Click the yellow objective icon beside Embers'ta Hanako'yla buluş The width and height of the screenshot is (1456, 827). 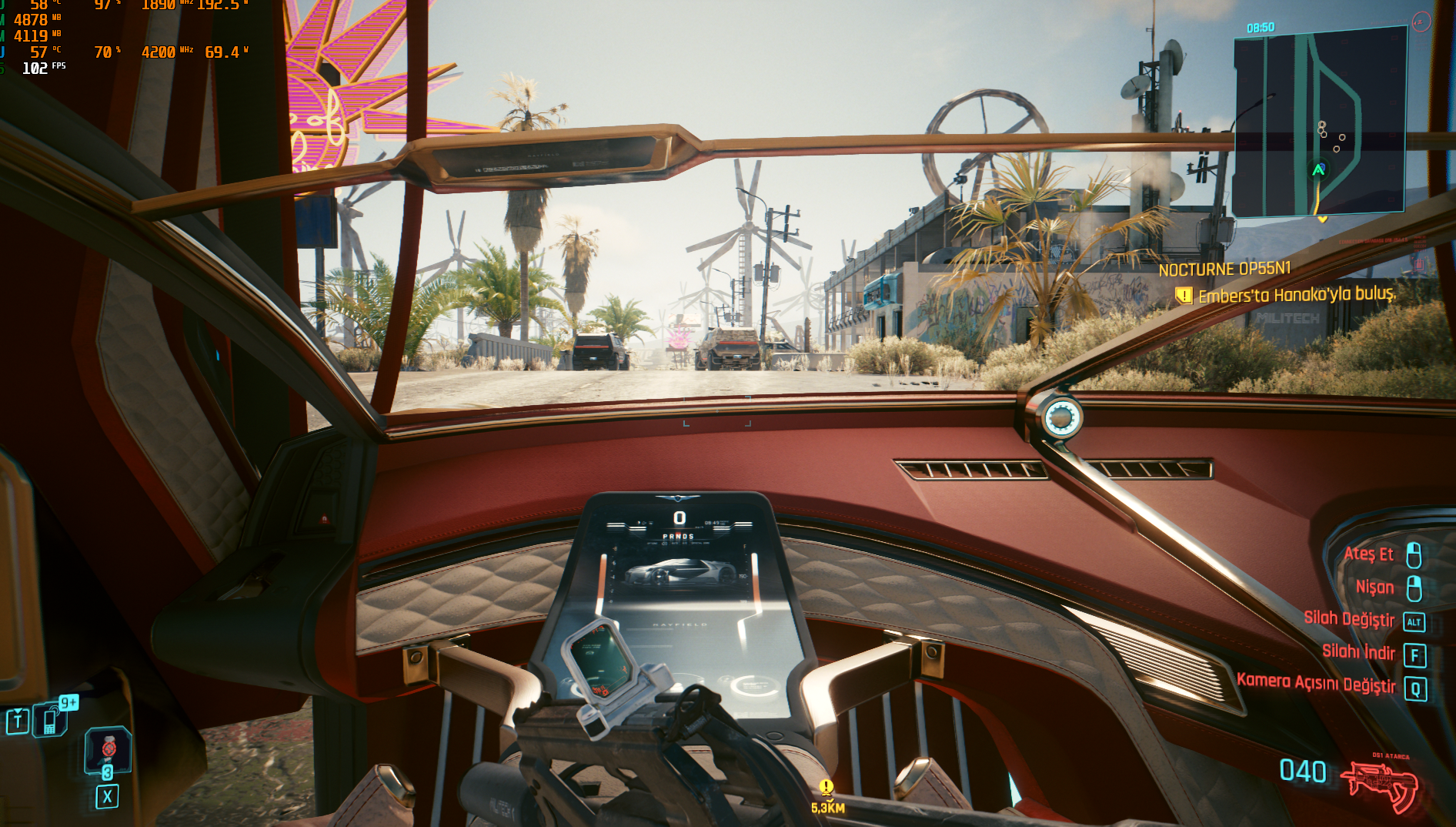click(1184, 296)
